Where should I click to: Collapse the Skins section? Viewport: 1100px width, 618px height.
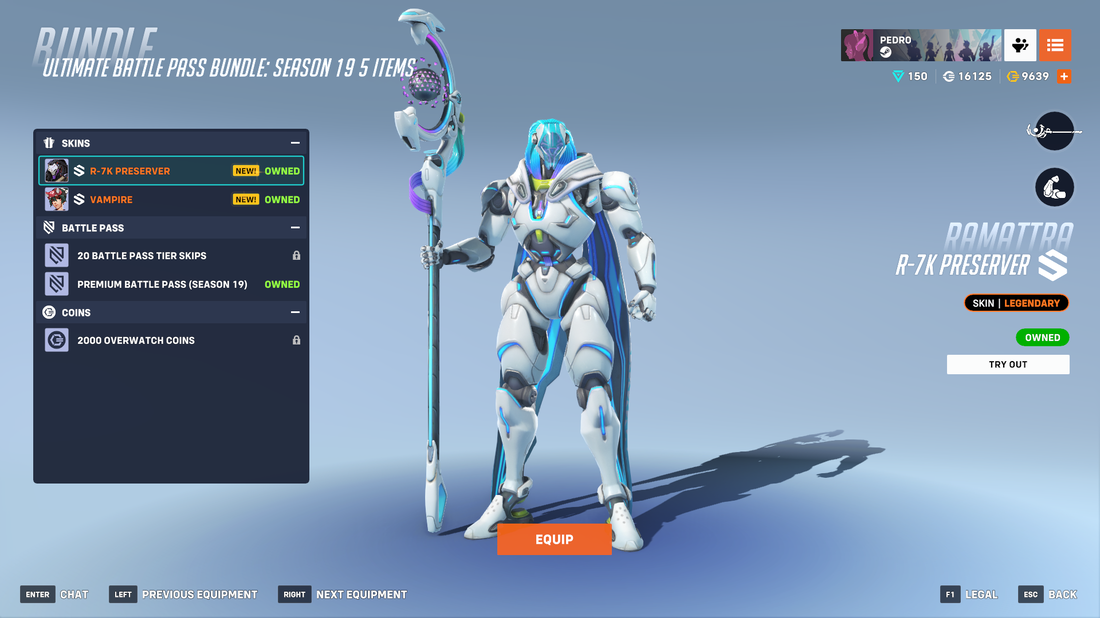pyautogui.click(x=295, y=143)
